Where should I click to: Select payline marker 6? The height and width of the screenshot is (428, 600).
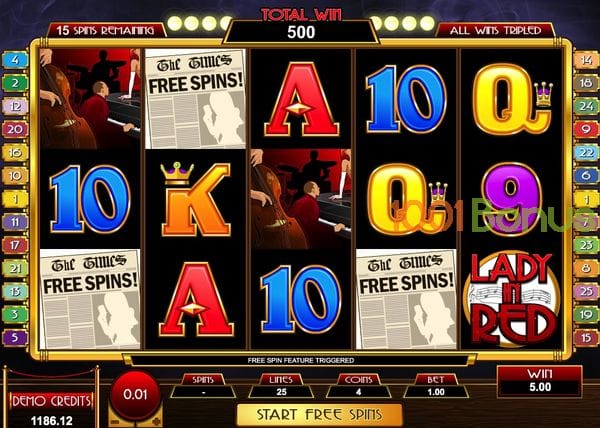(585, 175)
